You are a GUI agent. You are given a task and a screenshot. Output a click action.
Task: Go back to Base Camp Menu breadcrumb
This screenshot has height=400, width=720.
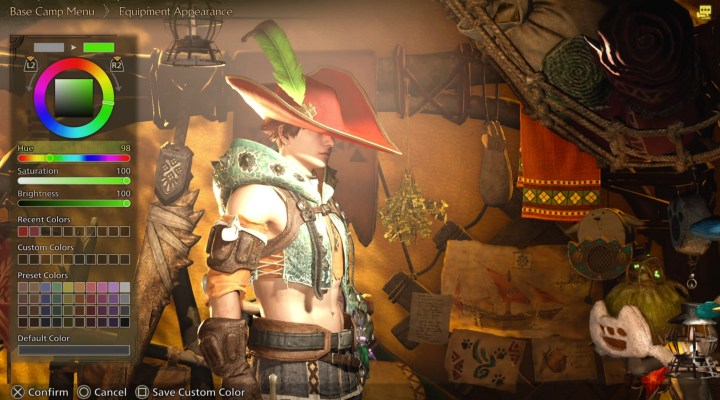pyautogui.click(x=52, y=12)
